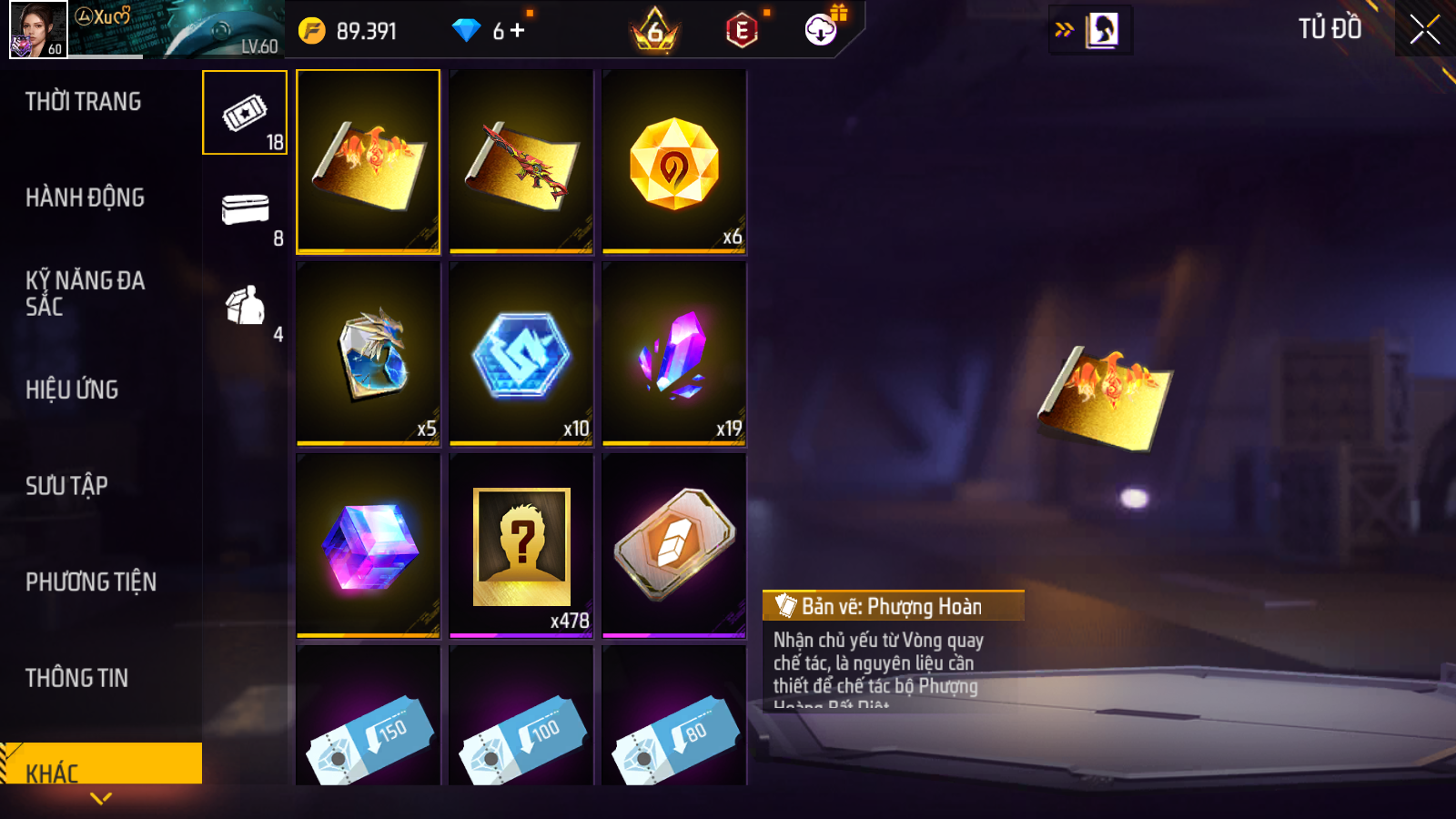Select Kỹ Năng Đa Sắc category
1456x819 pixels.
tap(85, 293)
